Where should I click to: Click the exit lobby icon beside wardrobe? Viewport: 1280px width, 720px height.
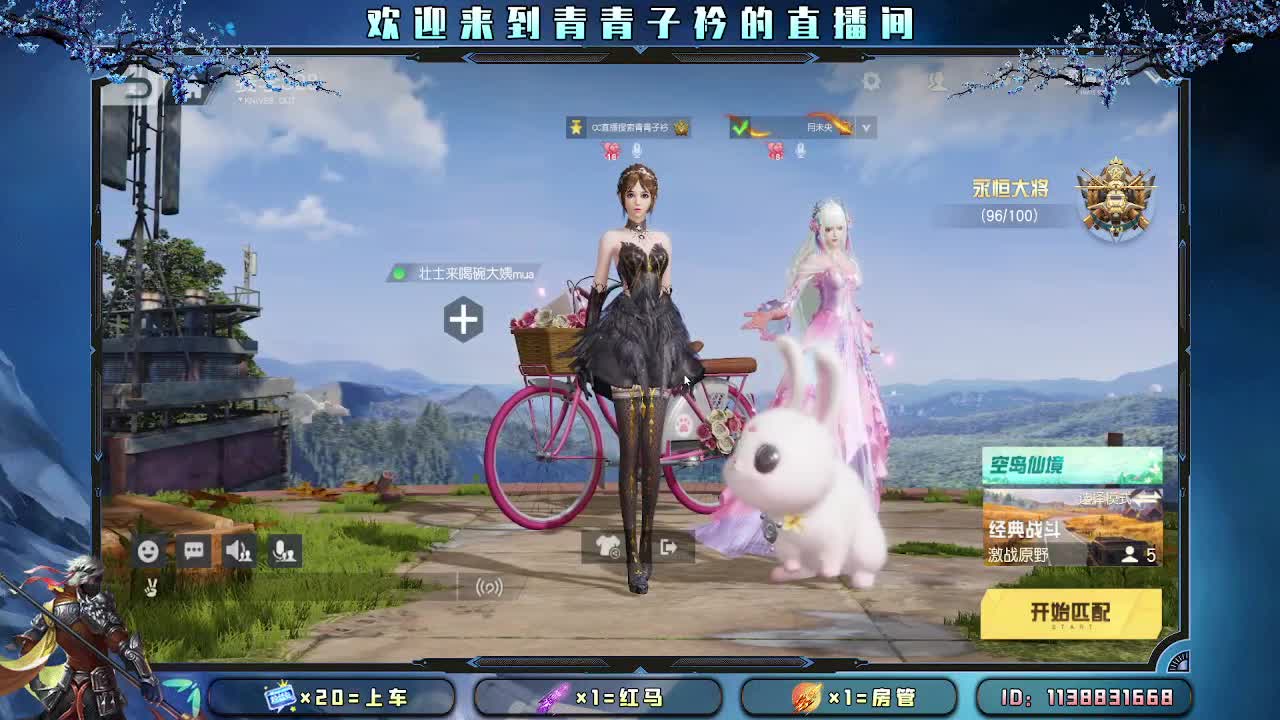(x=669, y=549)
